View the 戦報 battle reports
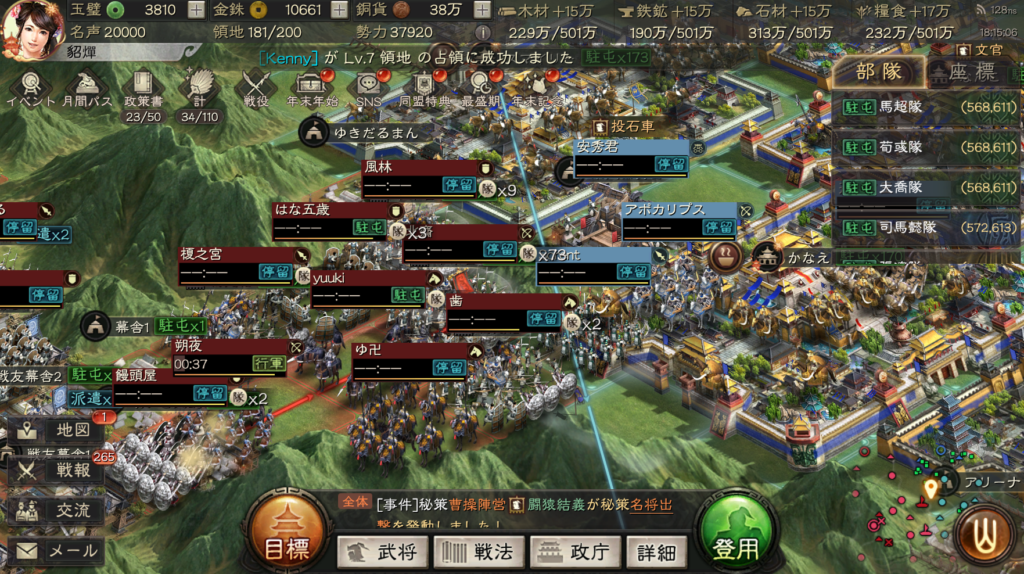The width and height of the screenshot is (1024, 574). (x=56, y=470)
